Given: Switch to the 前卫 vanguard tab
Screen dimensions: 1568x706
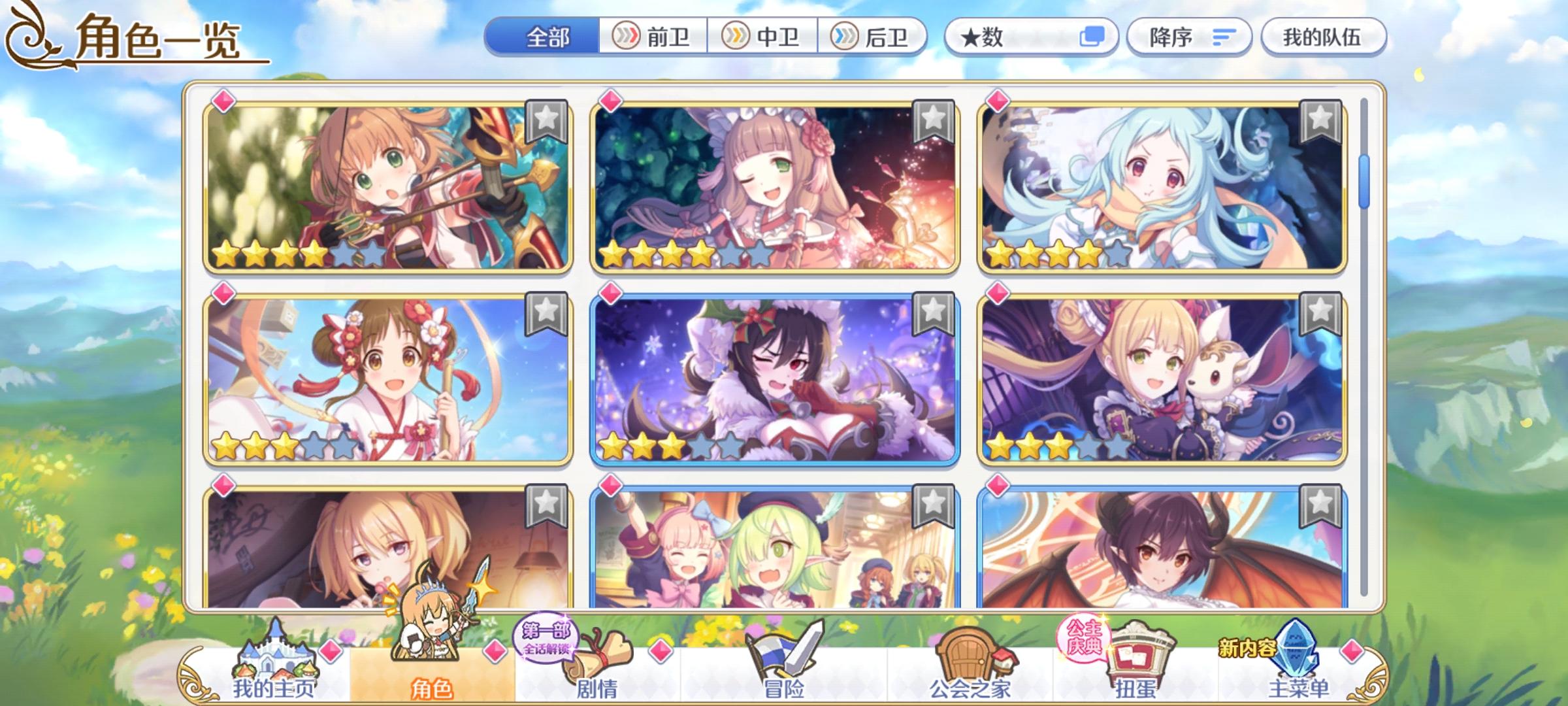Looking at the screenshot, I should coord(653,37).
